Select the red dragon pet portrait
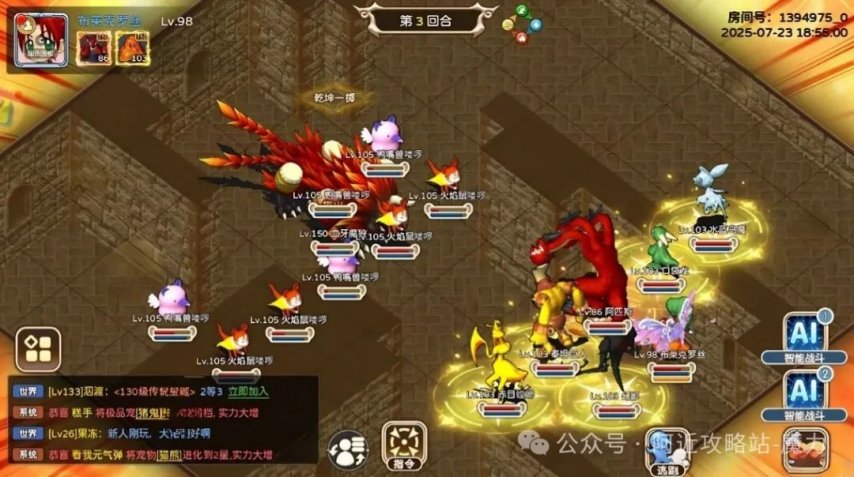Image resolution: width=854 pixels, height=477 pixels. pos(96,47)
